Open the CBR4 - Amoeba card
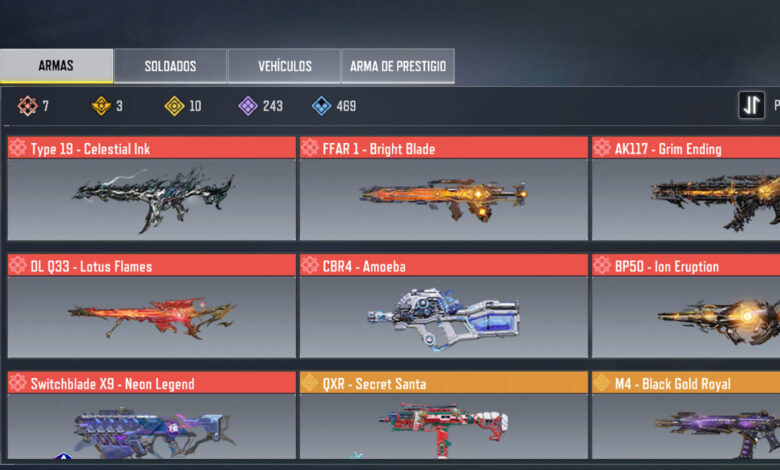The image size is (780, 470). tap(443, 306)
